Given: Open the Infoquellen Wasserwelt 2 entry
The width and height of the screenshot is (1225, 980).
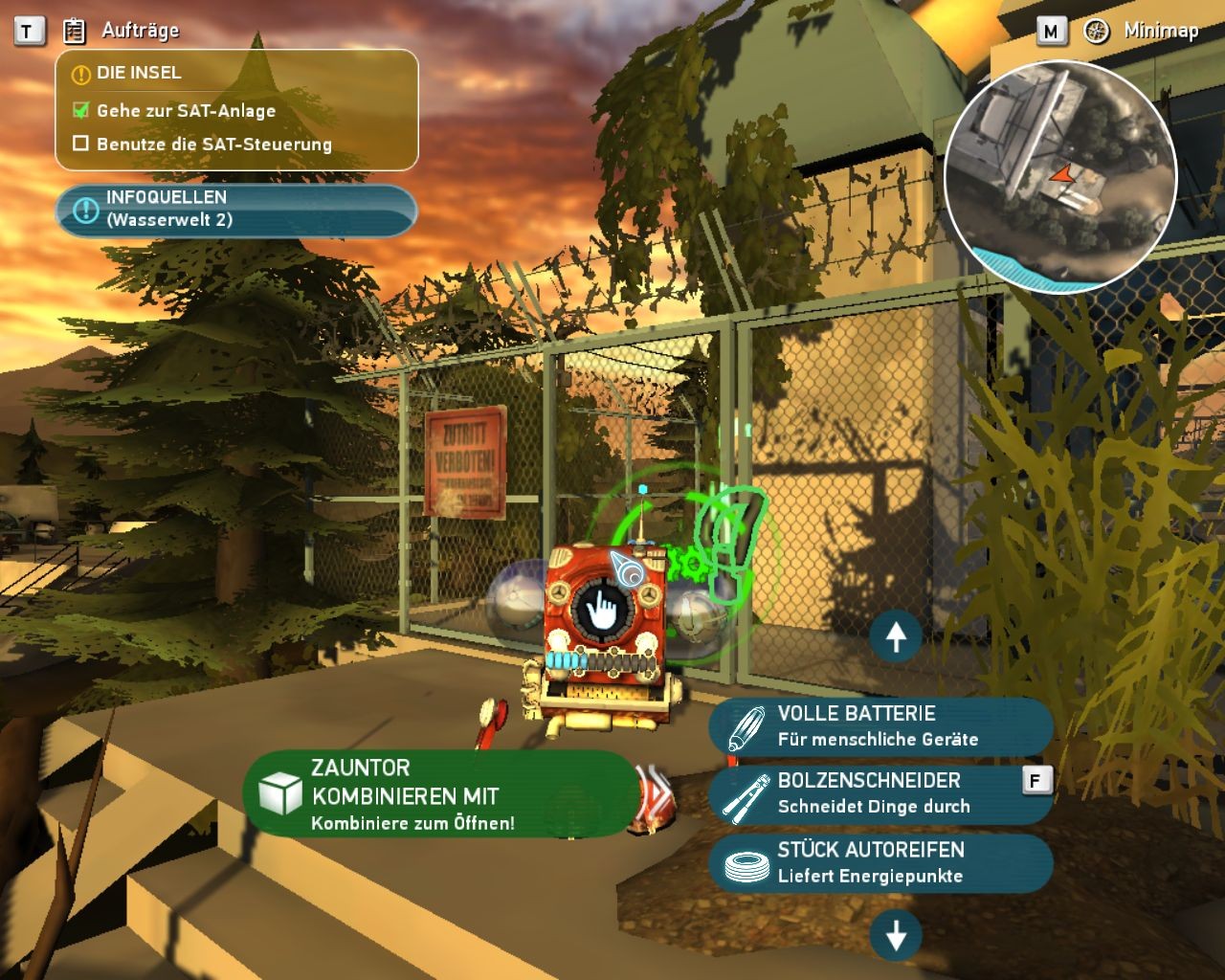Looking at the screenshot, I should point(235,210).
